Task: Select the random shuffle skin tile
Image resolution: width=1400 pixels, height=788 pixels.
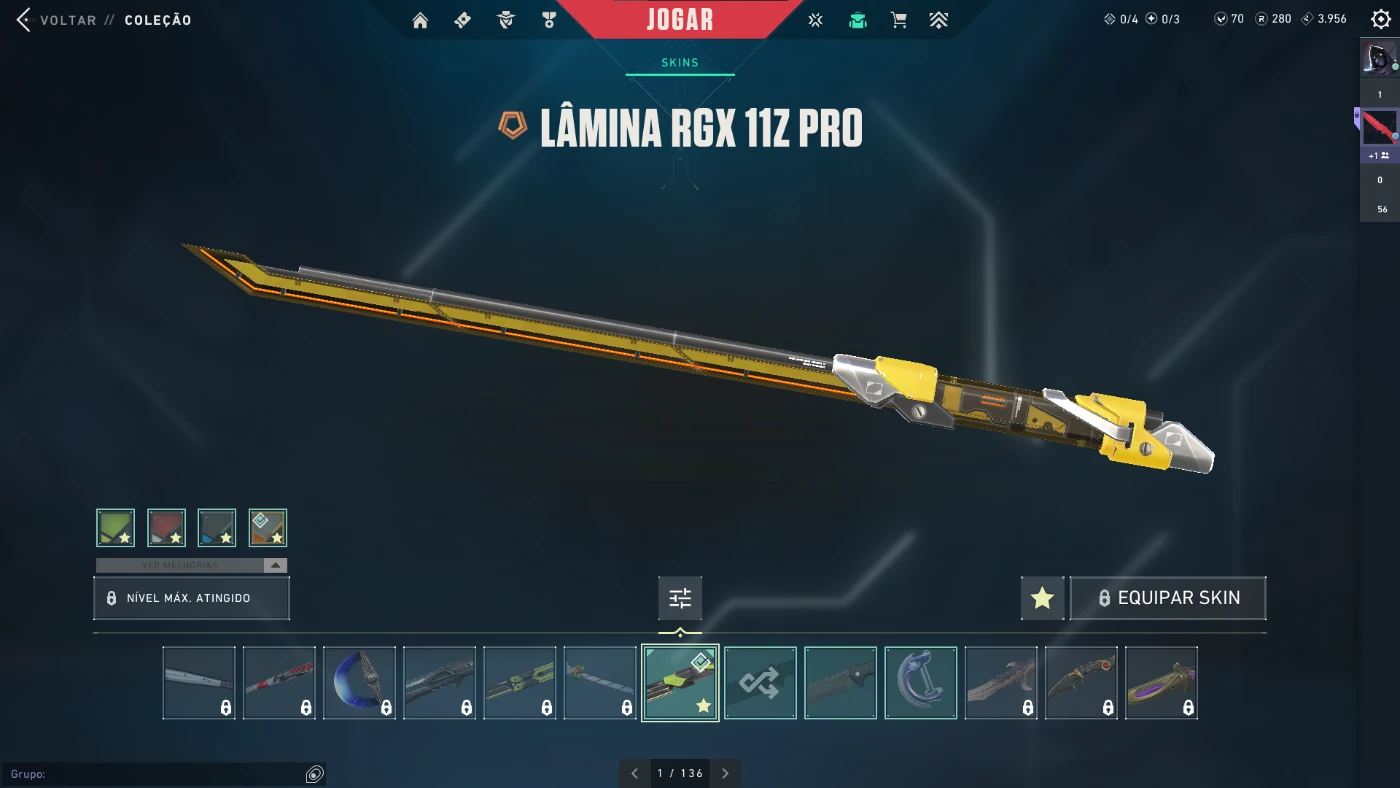Action: [x=760, y=683]
